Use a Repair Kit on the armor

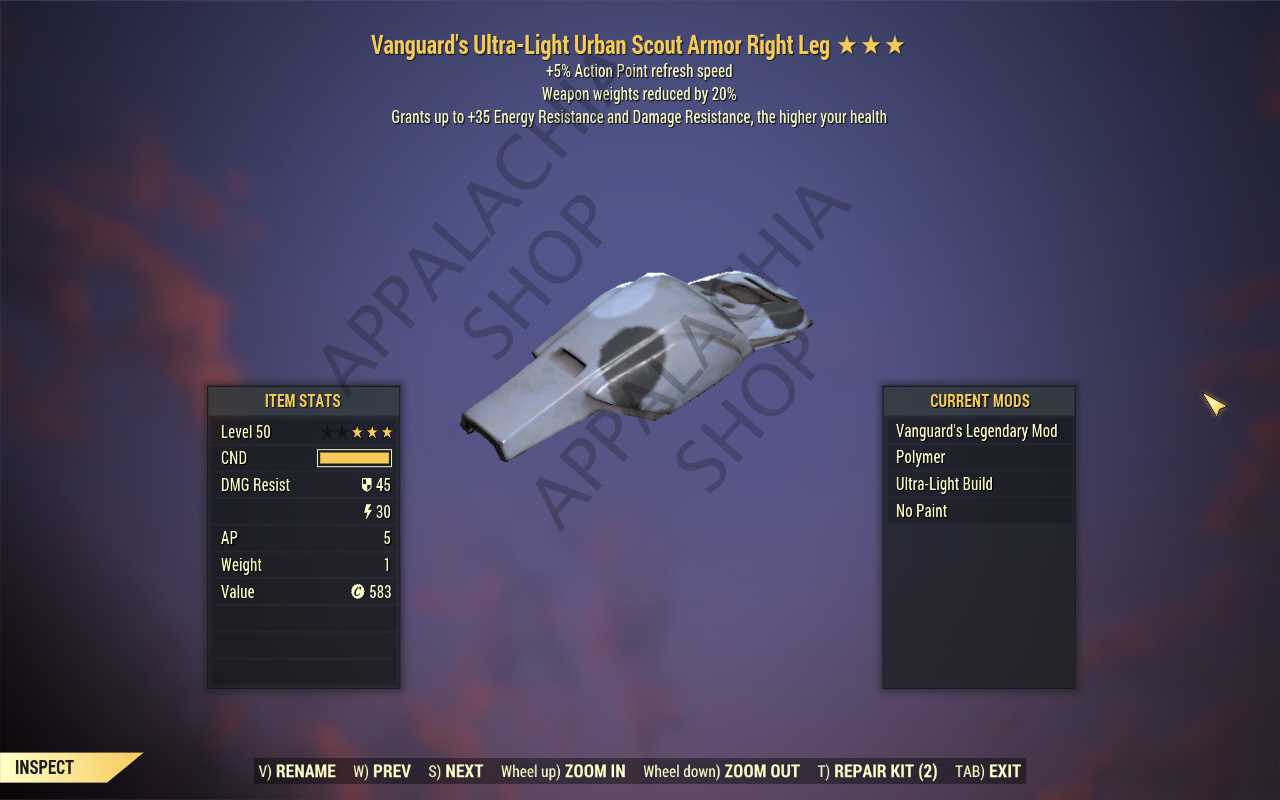pyautogui.click(x=877, y=771)
